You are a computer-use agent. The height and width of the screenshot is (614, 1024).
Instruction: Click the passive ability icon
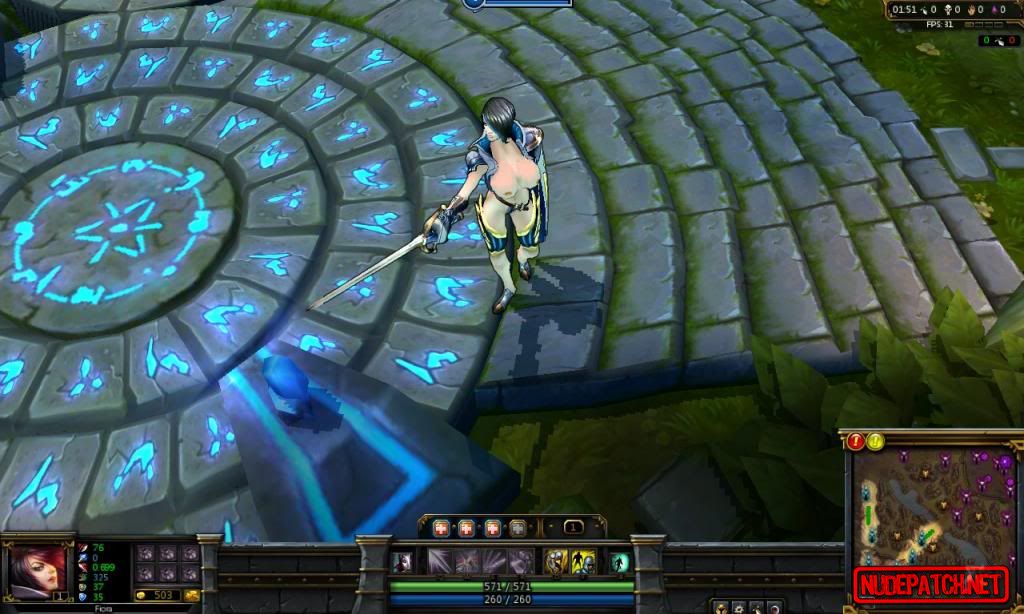pos(401,562)
